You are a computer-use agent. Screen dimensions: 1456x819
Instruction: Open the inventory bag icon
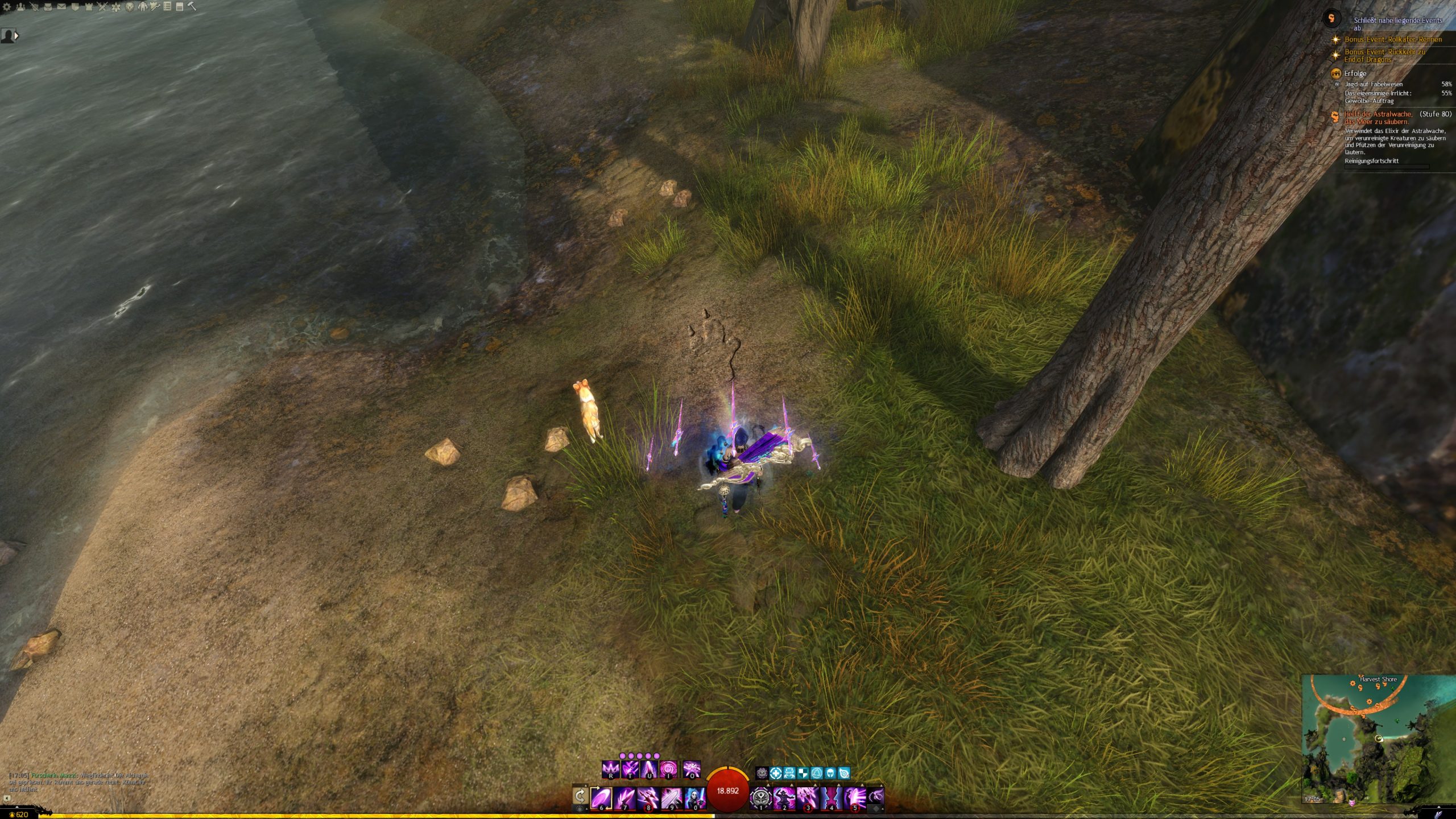[47, 7]
